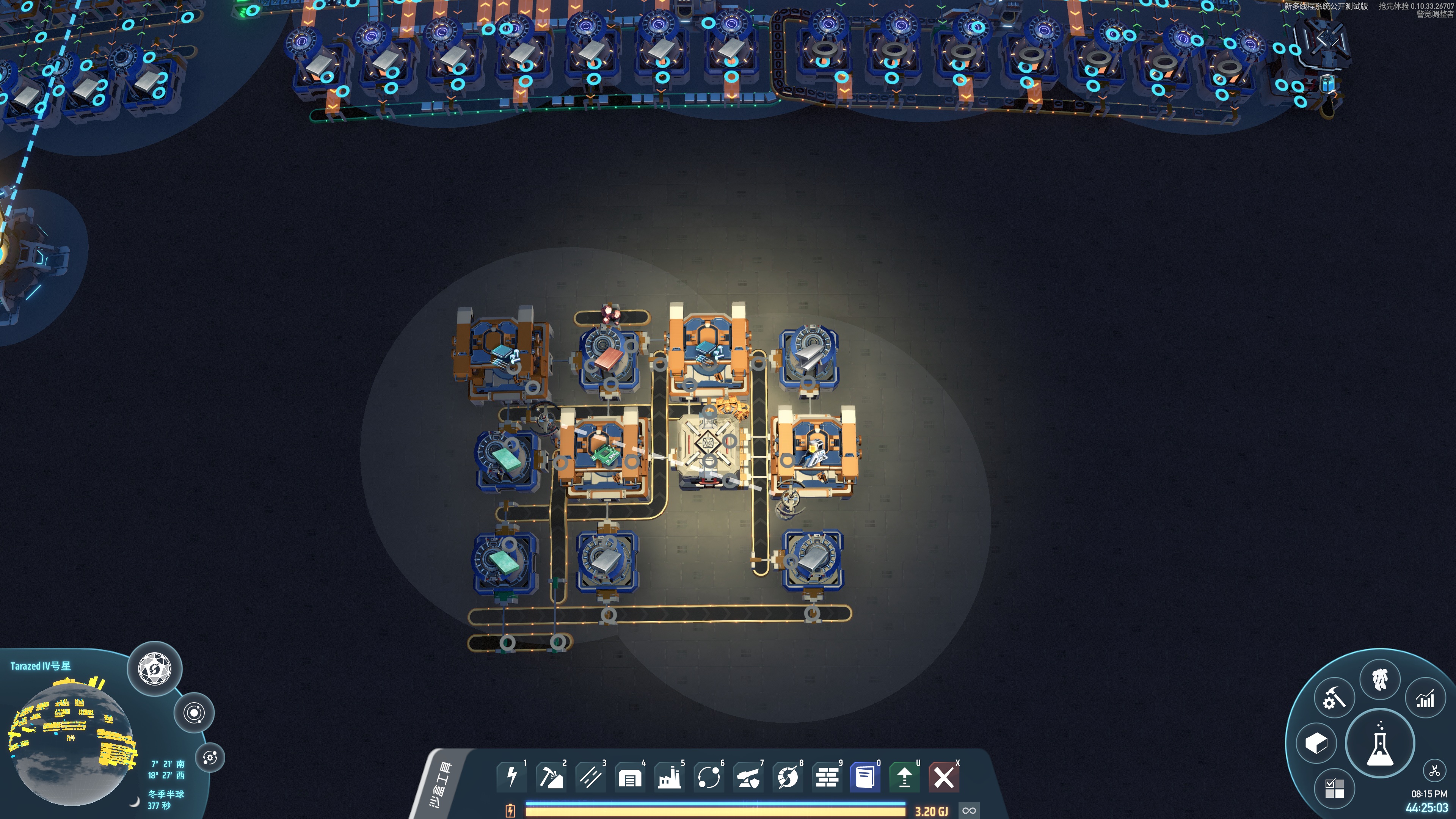
Task: Select the warehouse storage build category
Action: [630, 777]
